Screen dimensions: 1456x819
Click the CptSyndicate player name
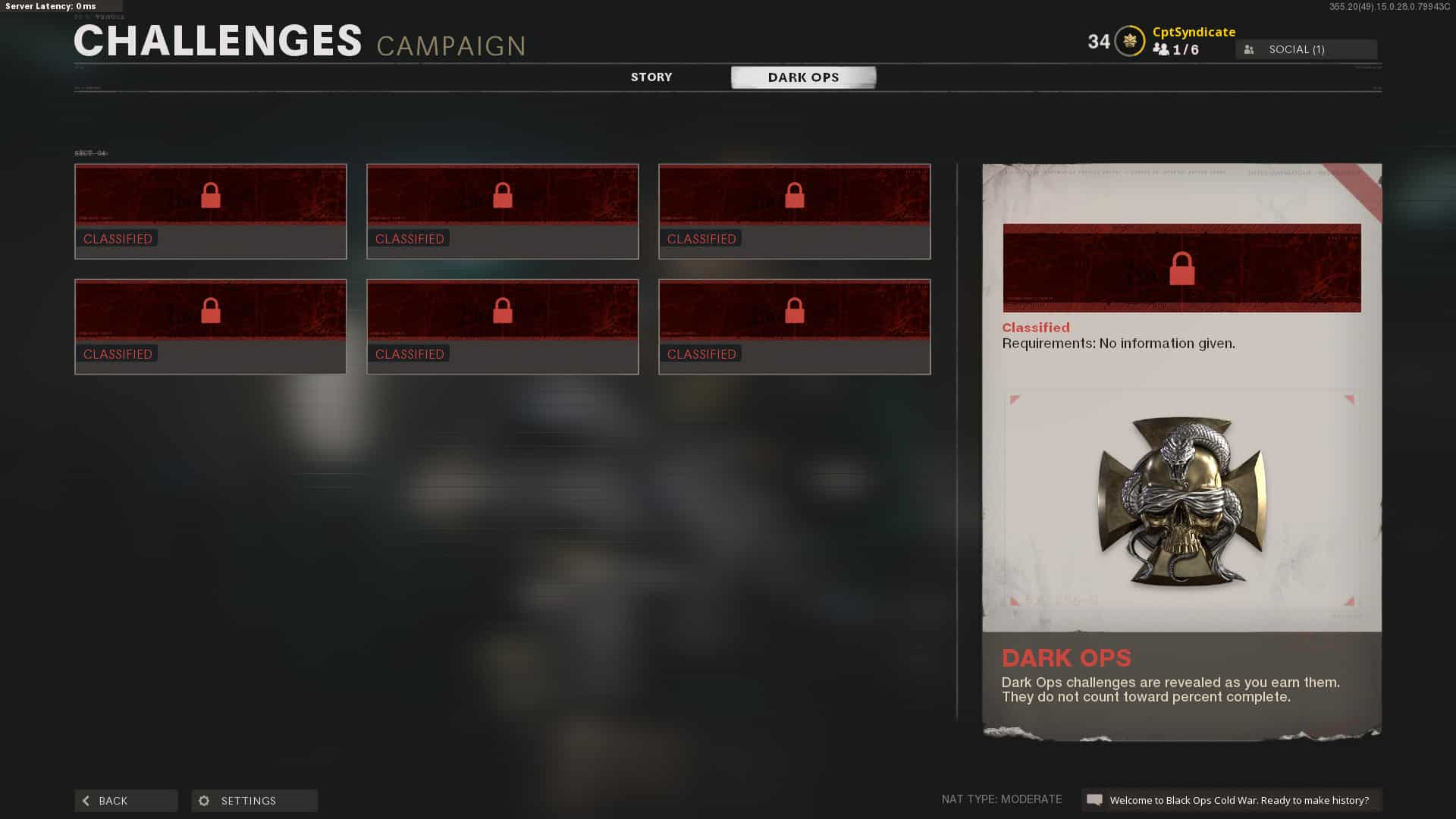(1194, 32)
